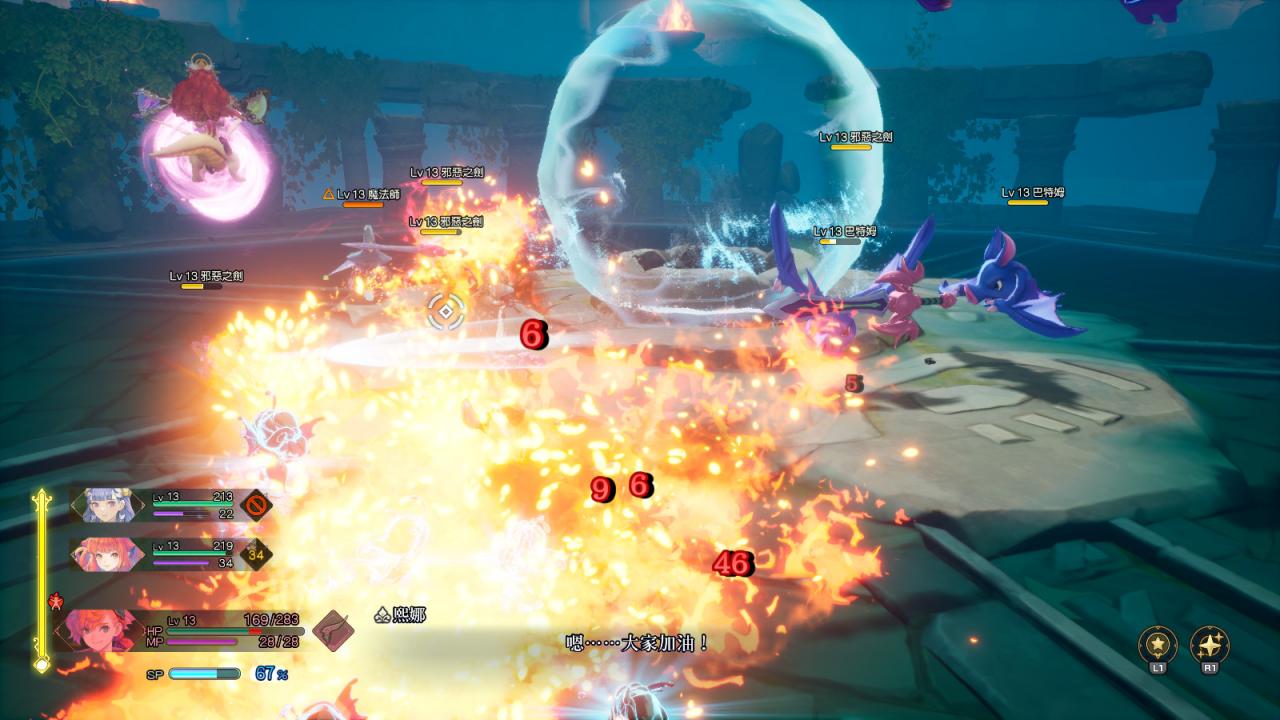Click the red prohibition status icon

[x=256, y=503]
